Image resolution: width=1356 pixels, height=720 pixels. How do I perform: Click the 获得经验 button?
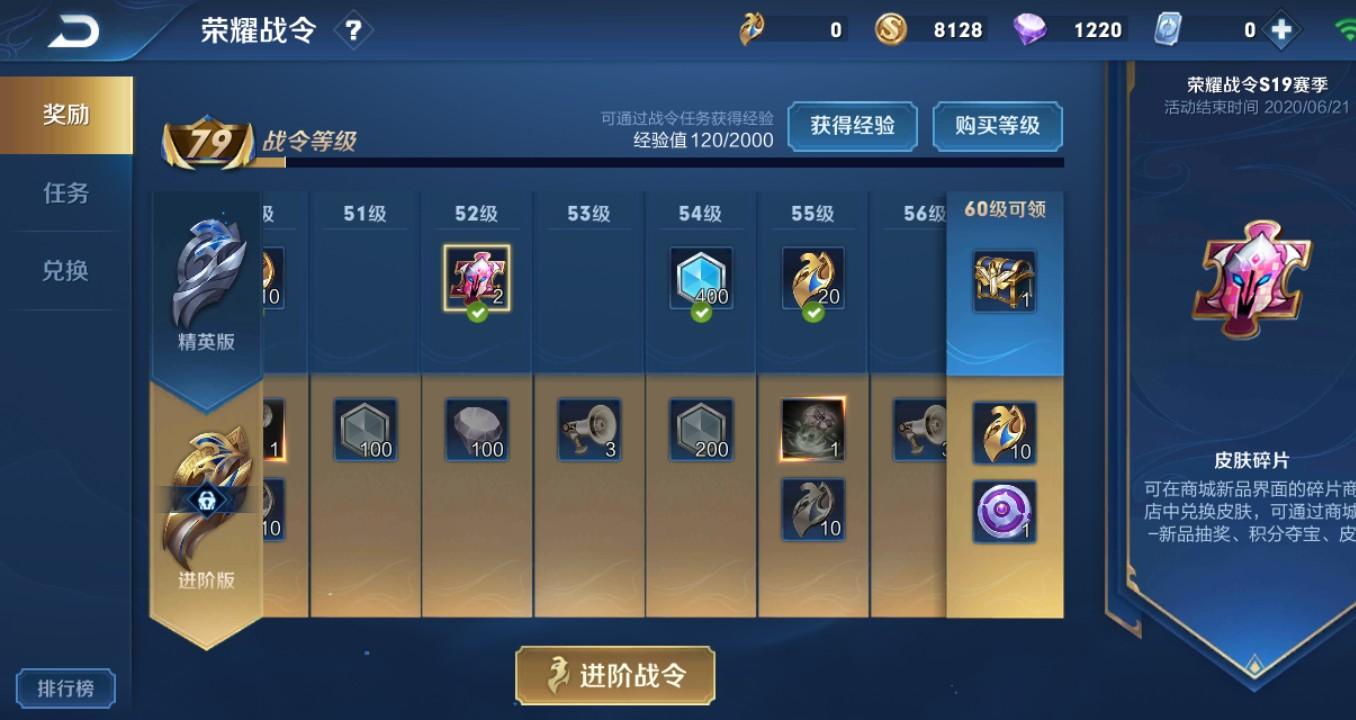point(853,127)
